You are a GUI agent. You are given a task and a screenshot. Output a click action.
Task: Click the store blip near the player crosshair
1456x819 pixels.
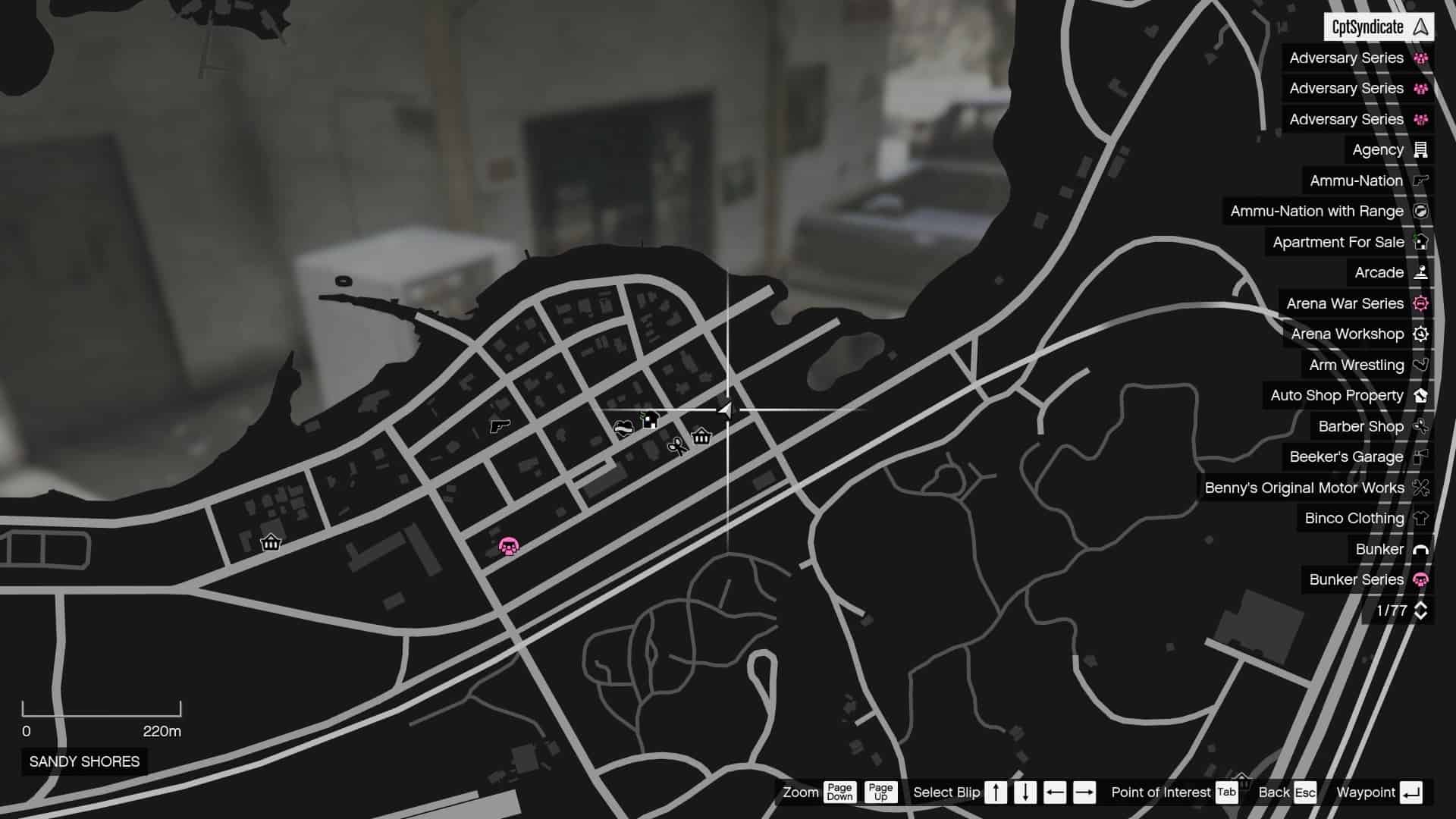click(701, 436)
